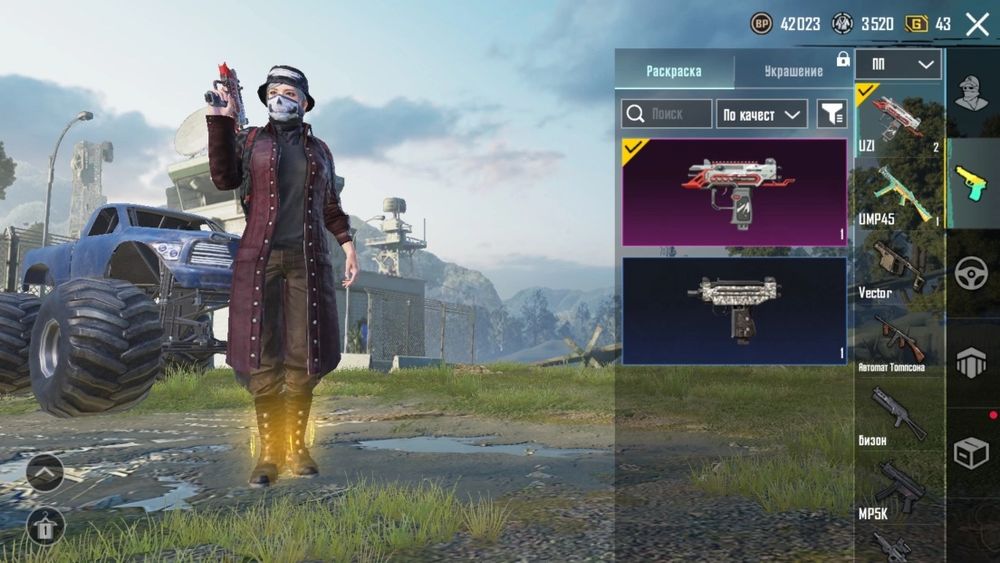
Task: Open the По качест sort dropdown
Action: (x=763, y=114)
